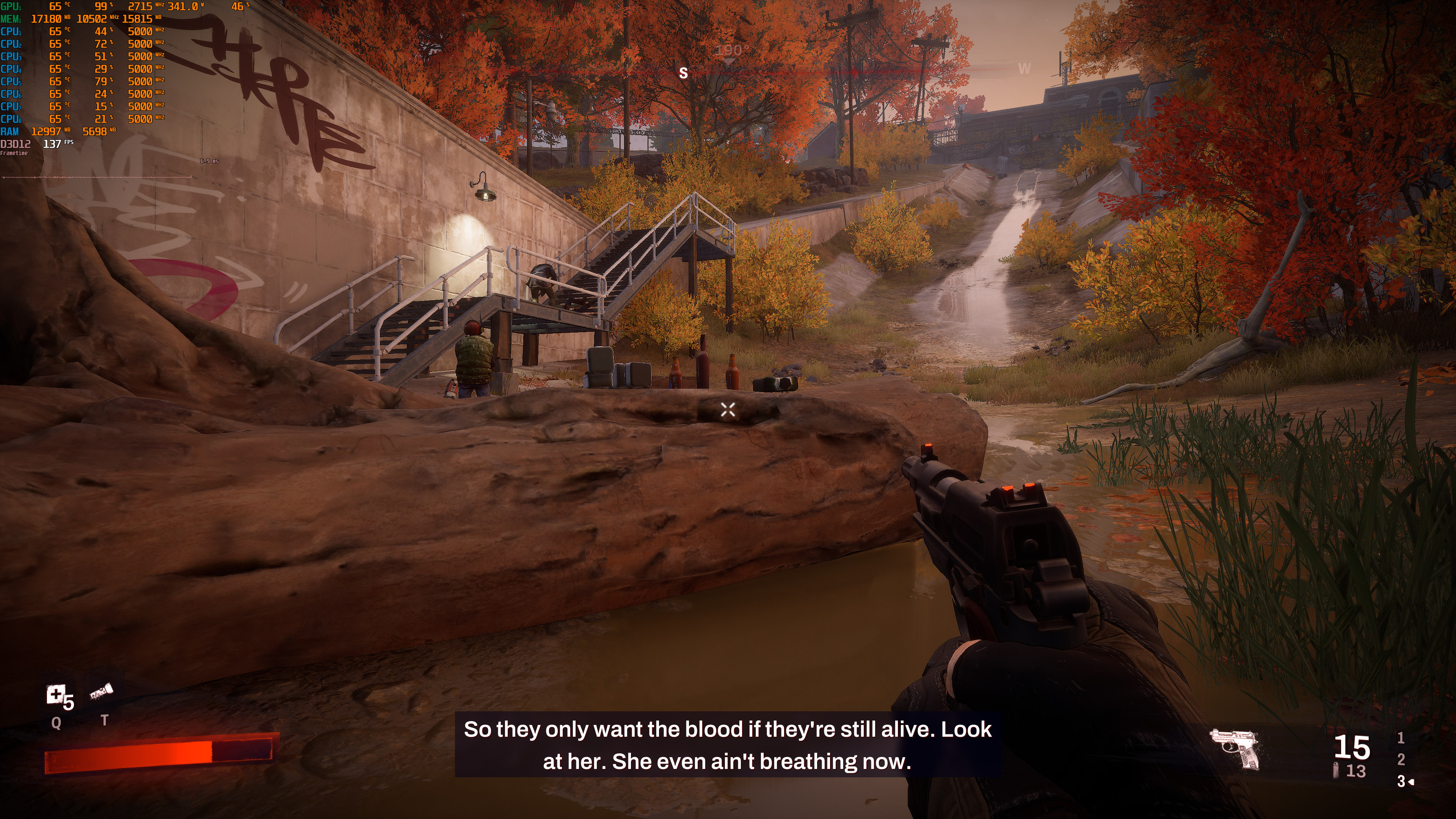Select the active weapon slot 3
Viewport: 1456px width, 819px height.
coord(1401,781)
